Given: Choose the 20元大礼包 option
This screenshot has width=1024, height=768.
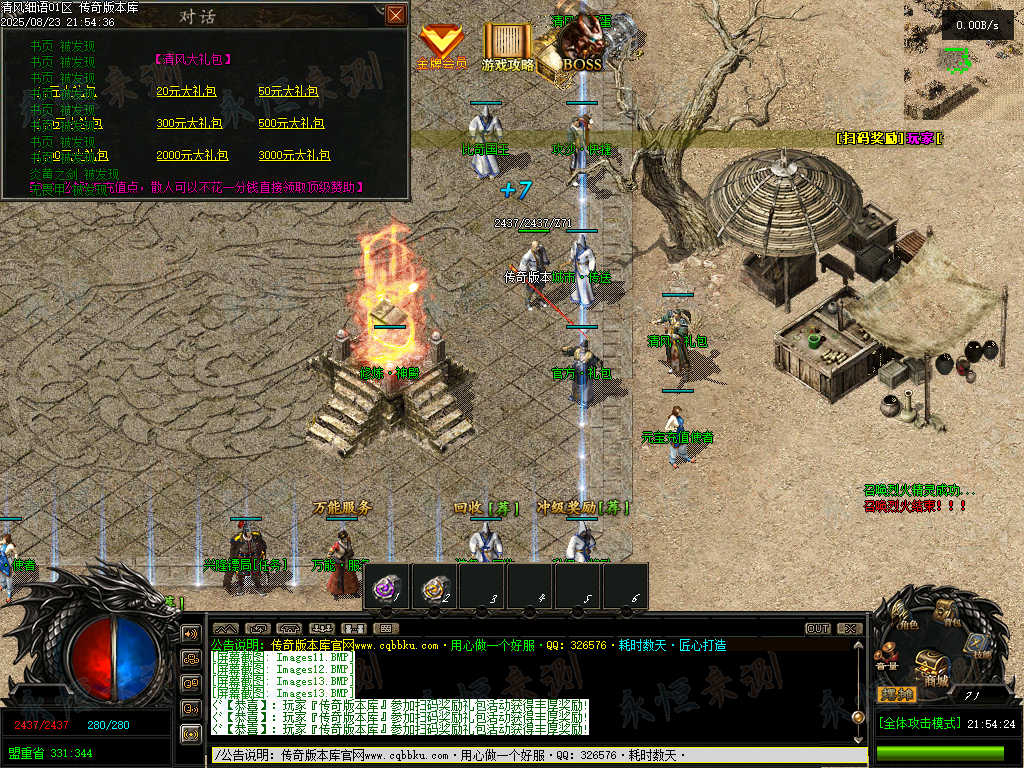Looking at the screenshot, I should (186, 91).
